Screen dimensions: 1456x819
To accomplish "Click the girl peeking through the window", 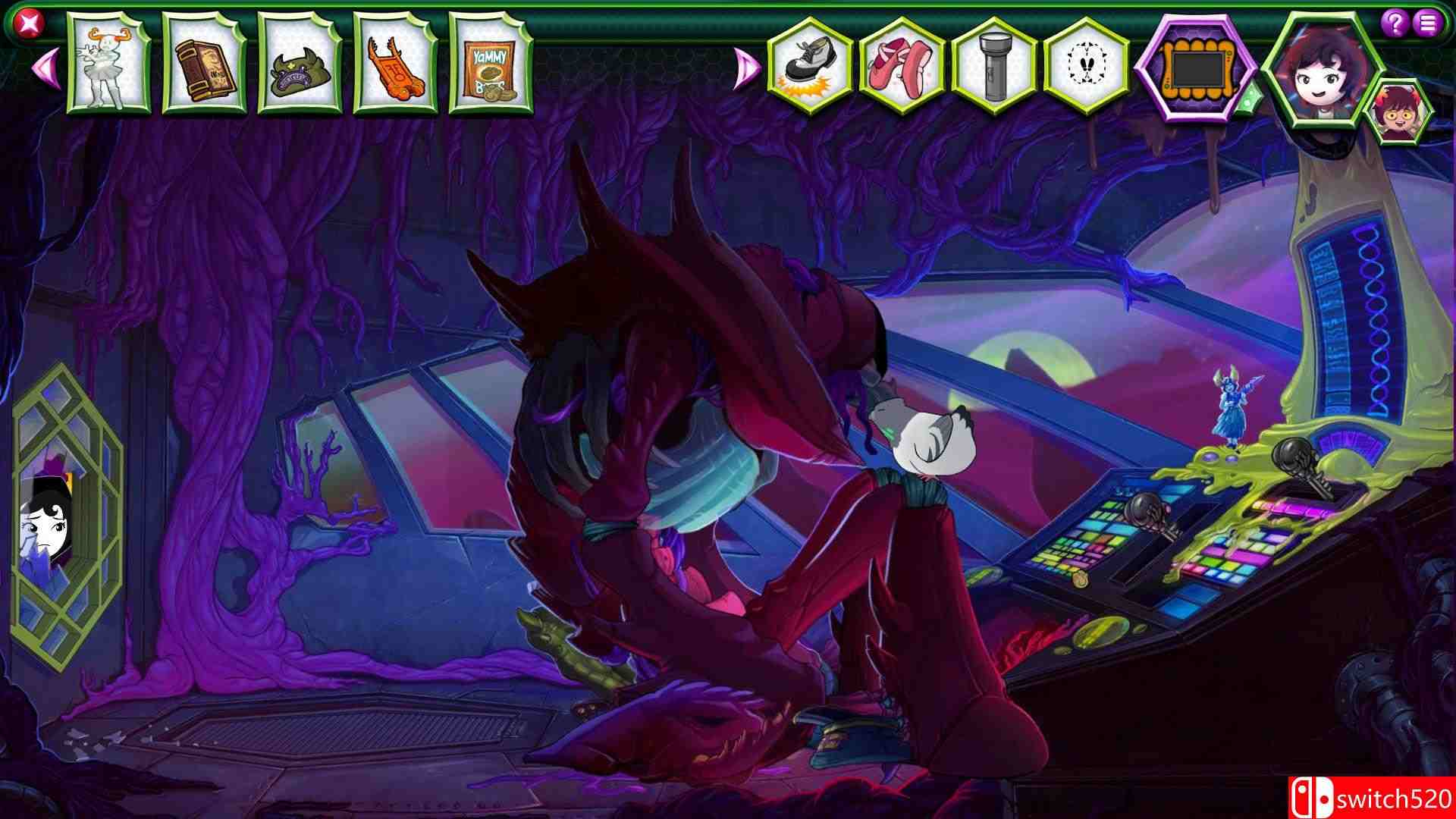I will (42, 523).
